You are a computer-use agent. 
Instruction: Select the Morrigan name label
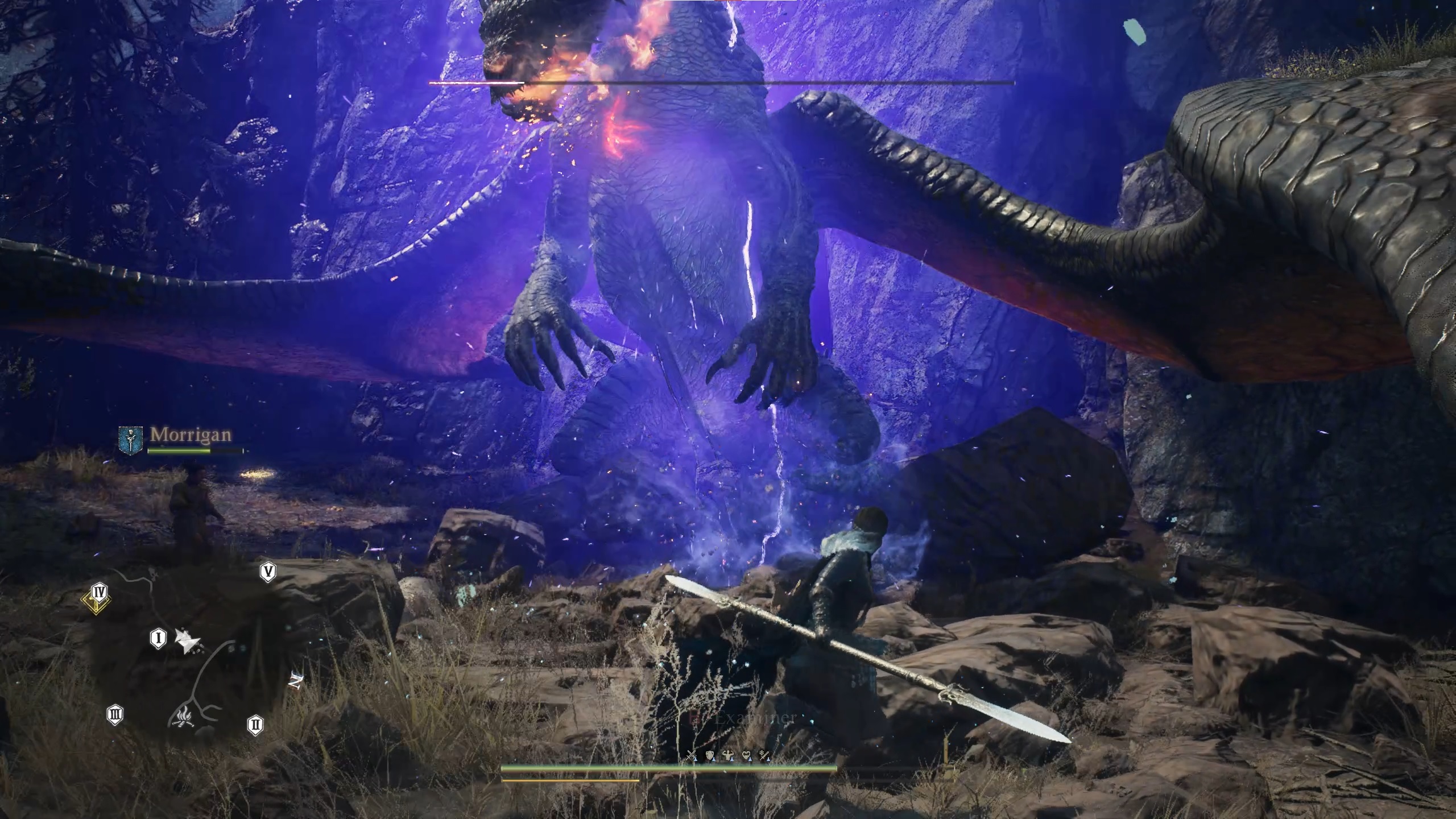click(x=189, y=437)
